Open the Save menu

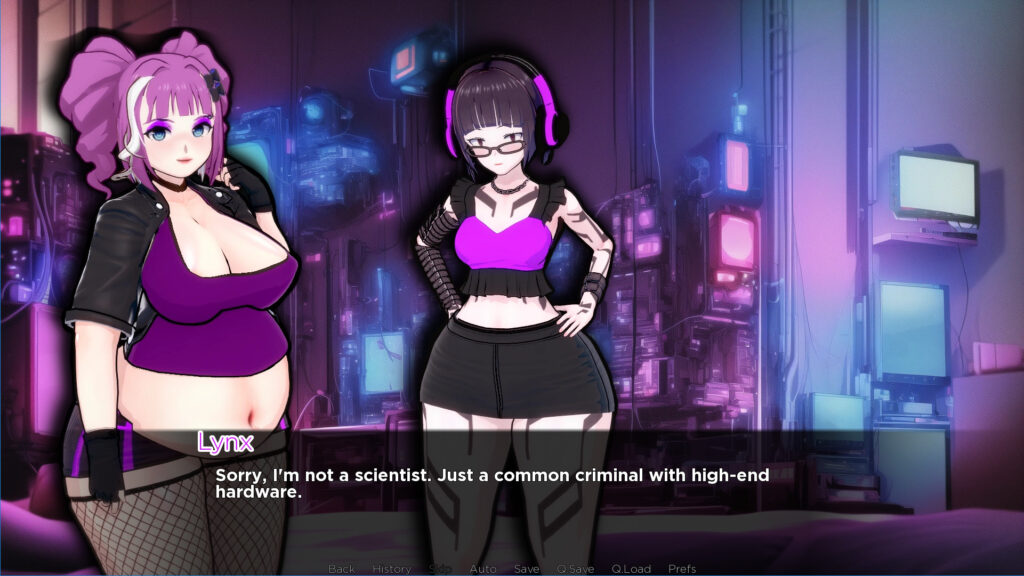click(527, 569)
